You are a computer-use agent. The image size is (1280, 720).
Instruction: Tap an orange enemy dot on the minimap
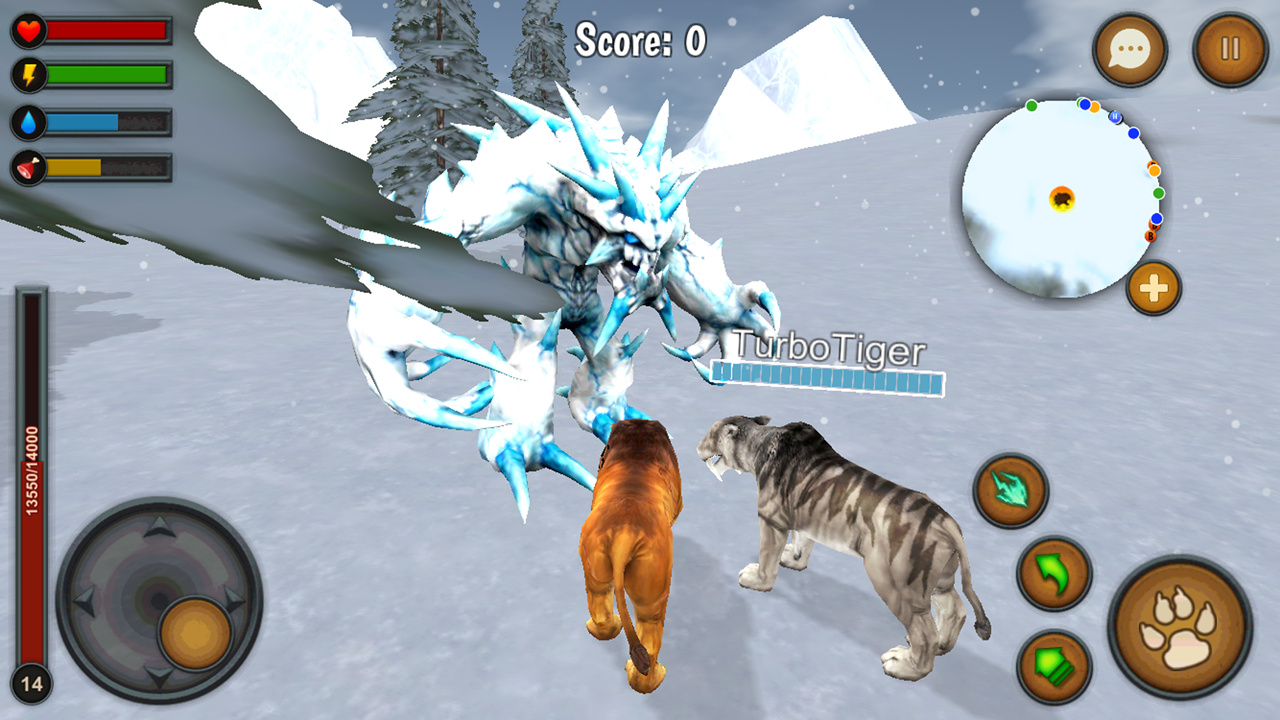click(1155, 168)
